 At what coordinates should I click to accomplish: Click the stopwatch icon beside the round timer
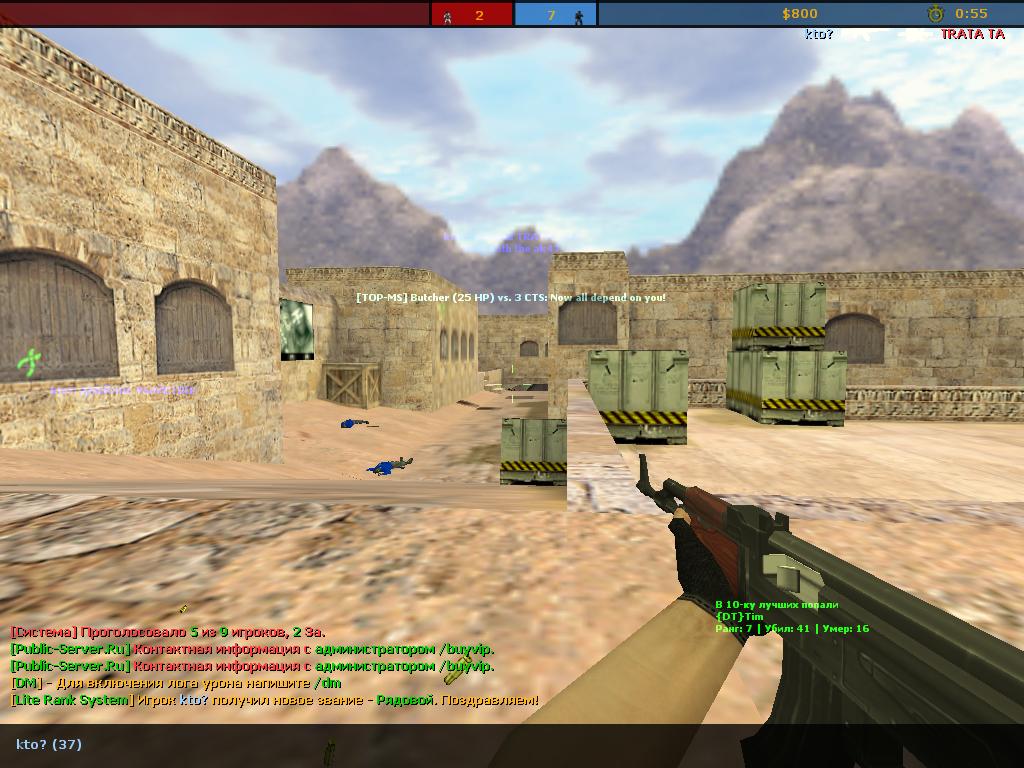click(935, 14)
